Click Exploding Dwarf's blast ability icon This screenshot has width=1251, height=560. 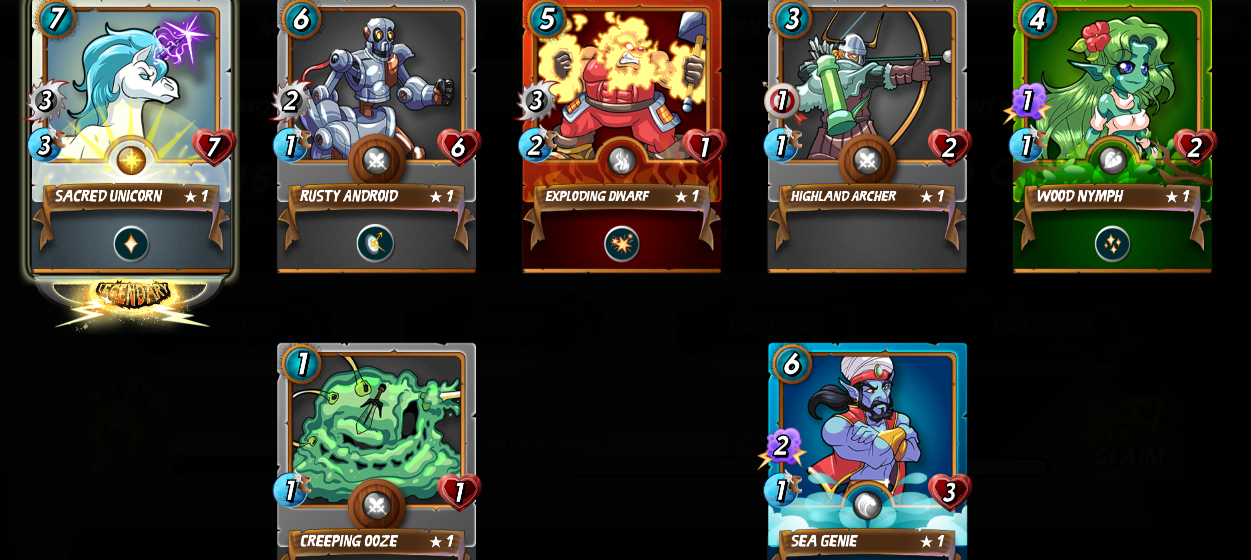click(x=621, y=244)
